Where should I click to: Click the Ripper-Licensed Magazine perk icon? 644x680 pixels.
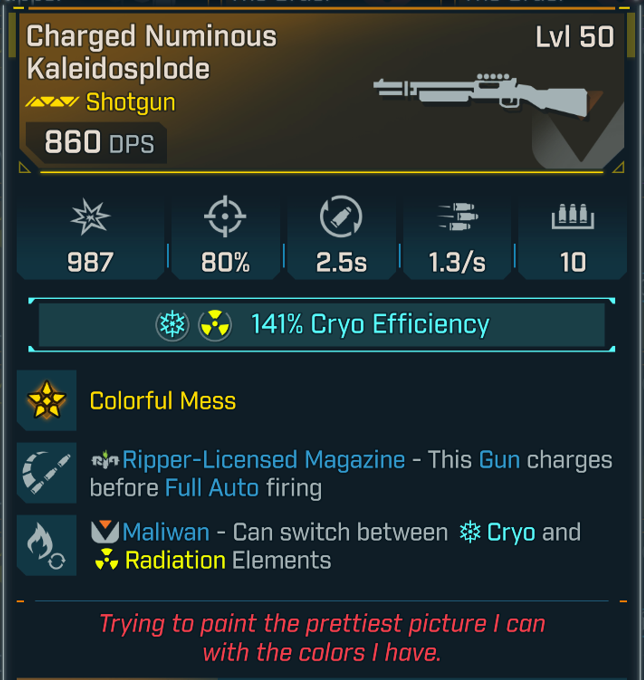[x=46, y=472]
